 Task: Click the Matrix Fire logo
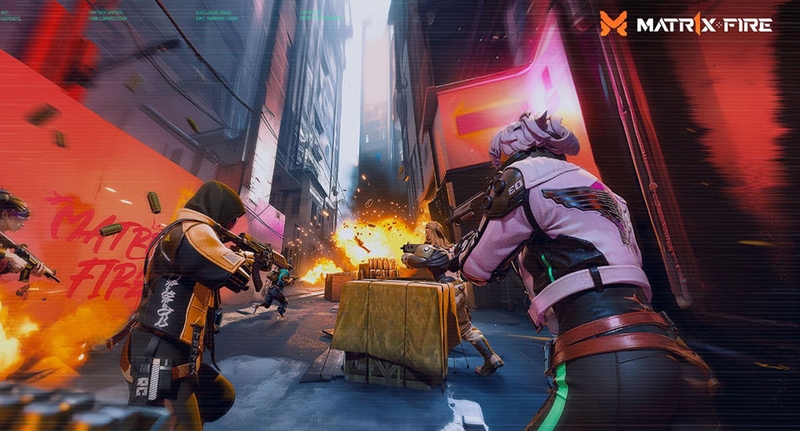(x=686, y=24)
